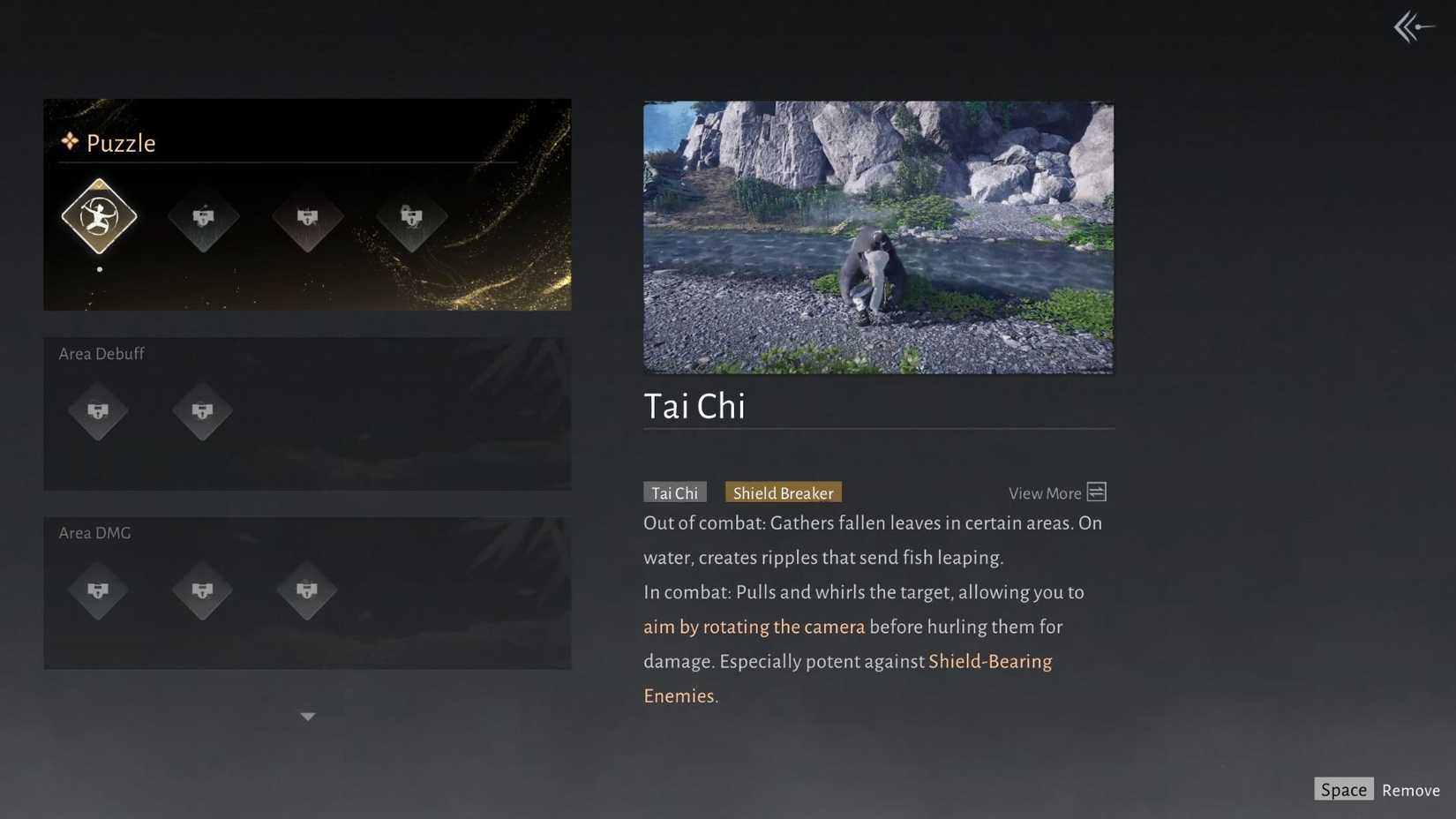Select the second Area Debuff locked skill
Viewport: 1456px width, 819px height.
[203, 411]
